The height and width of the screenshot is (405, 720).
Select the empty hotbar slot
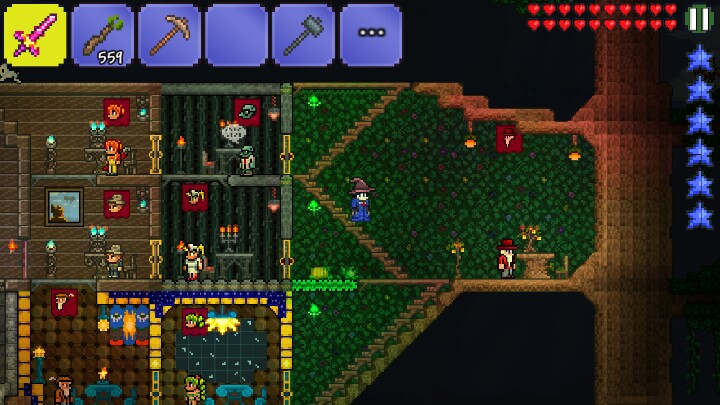pos(236,35)
